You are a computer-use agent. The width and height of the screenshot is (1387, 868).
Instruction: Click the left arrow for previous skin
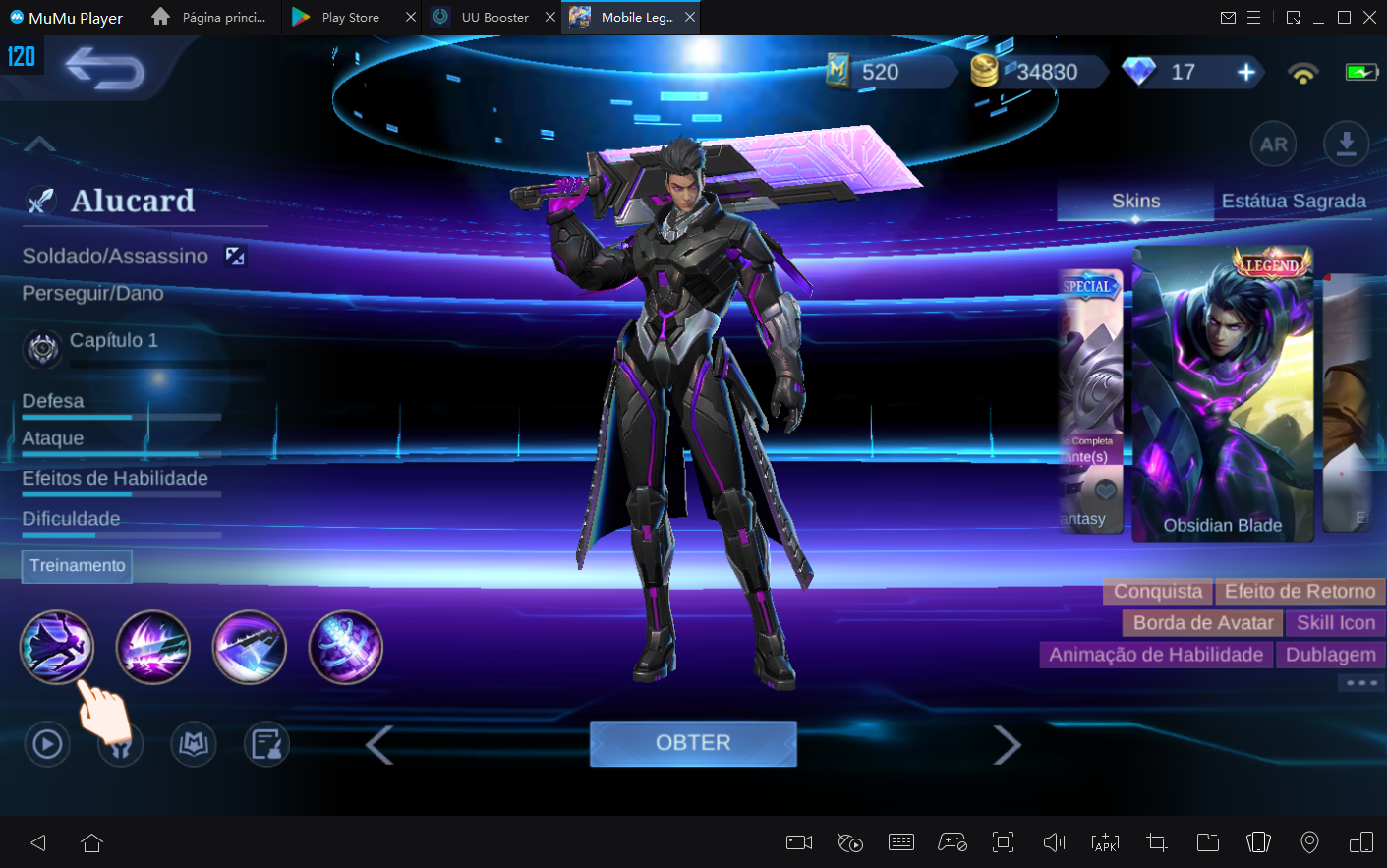click(379, 744)
